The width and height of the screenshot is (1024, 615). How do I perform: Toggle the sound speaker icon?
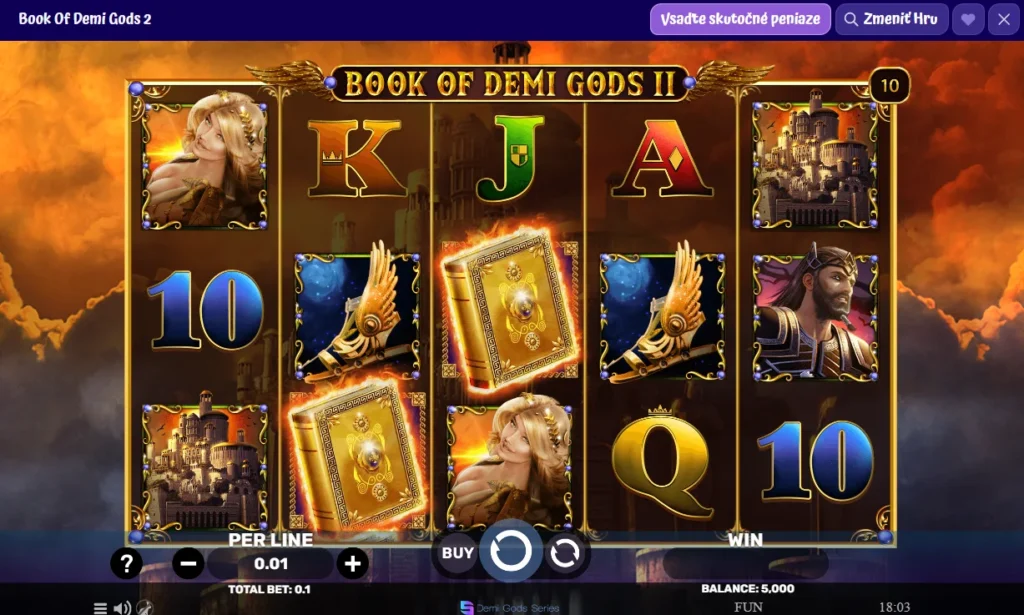point(122,607)
